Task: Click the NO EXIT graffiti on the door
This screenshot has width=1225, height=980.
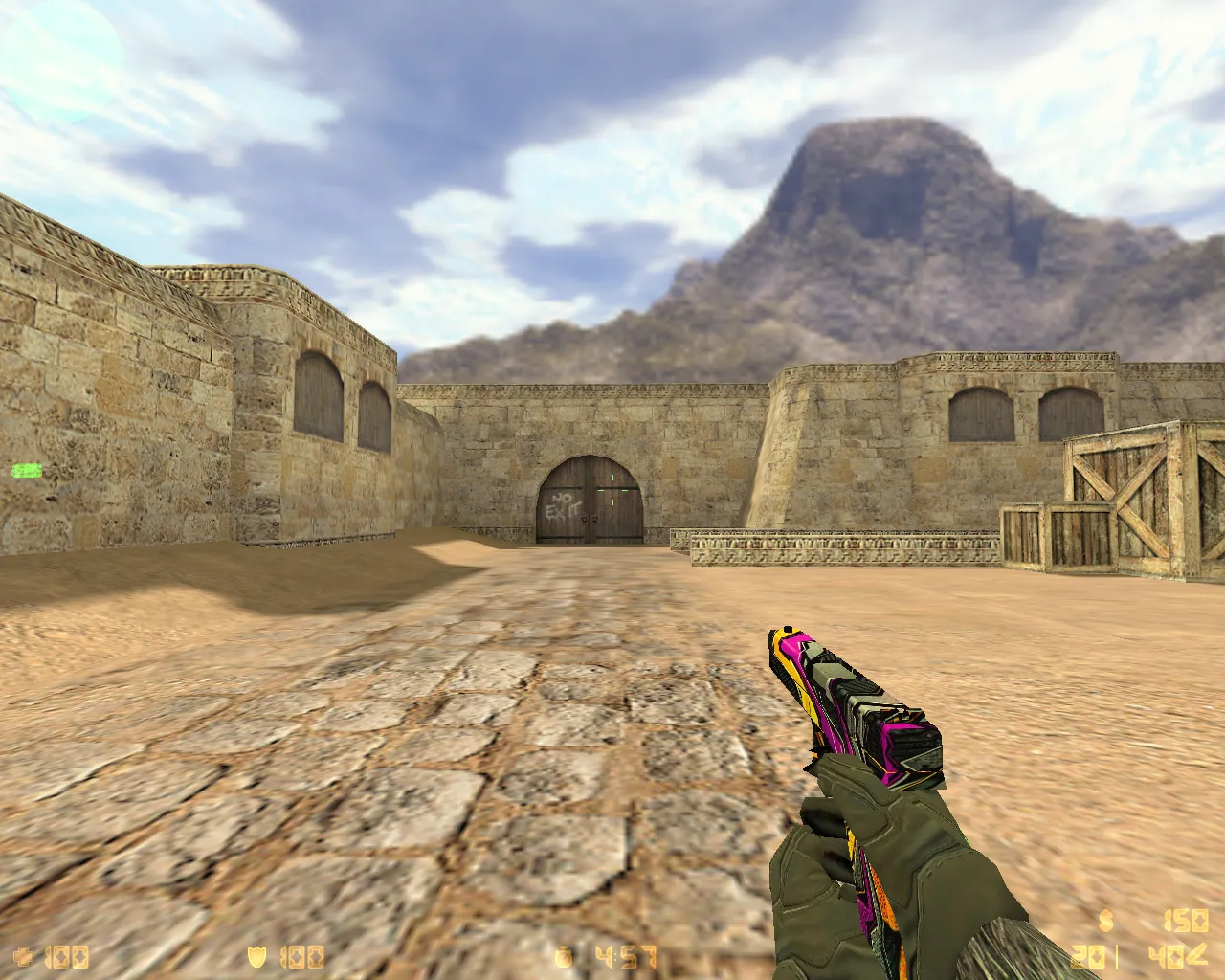Action: [563, 506]
